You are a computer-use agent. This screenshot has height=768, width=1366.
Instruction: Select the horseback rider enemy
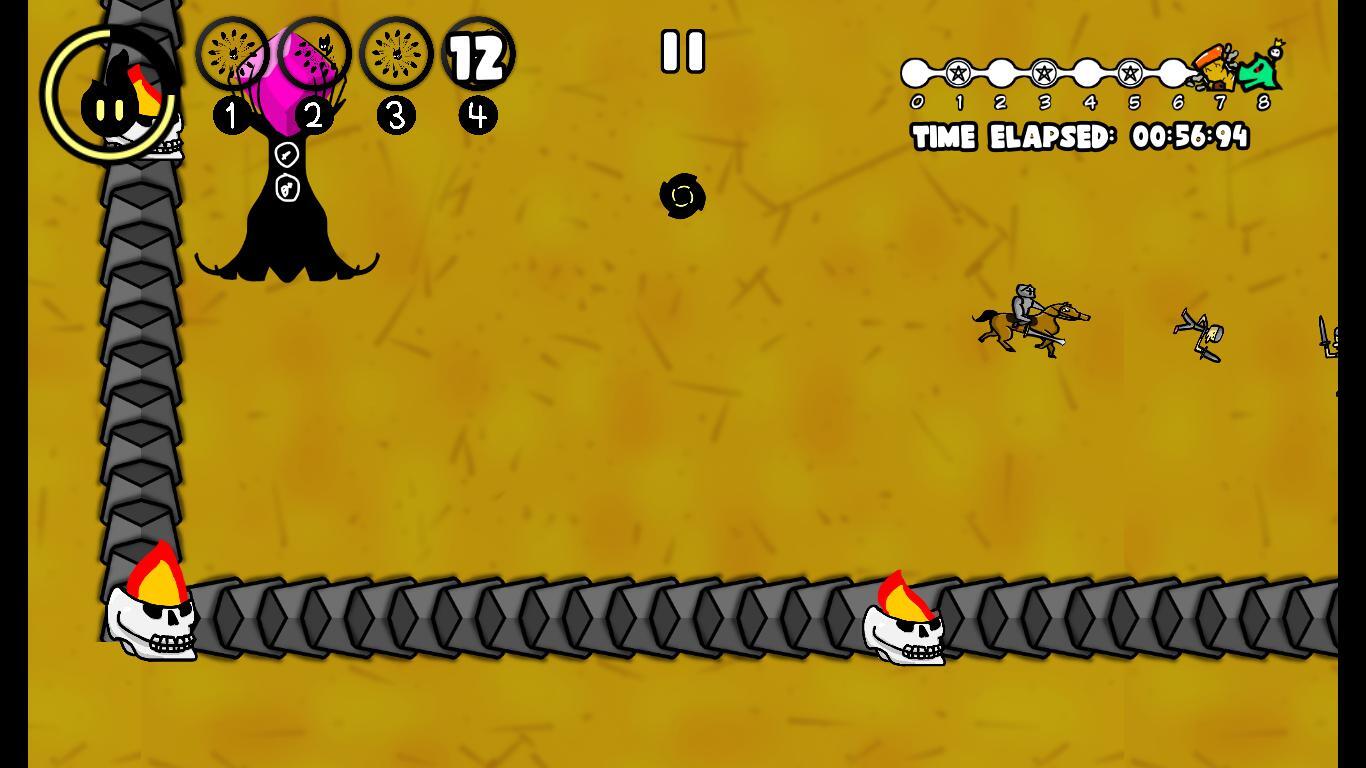tap(1027, 317)
